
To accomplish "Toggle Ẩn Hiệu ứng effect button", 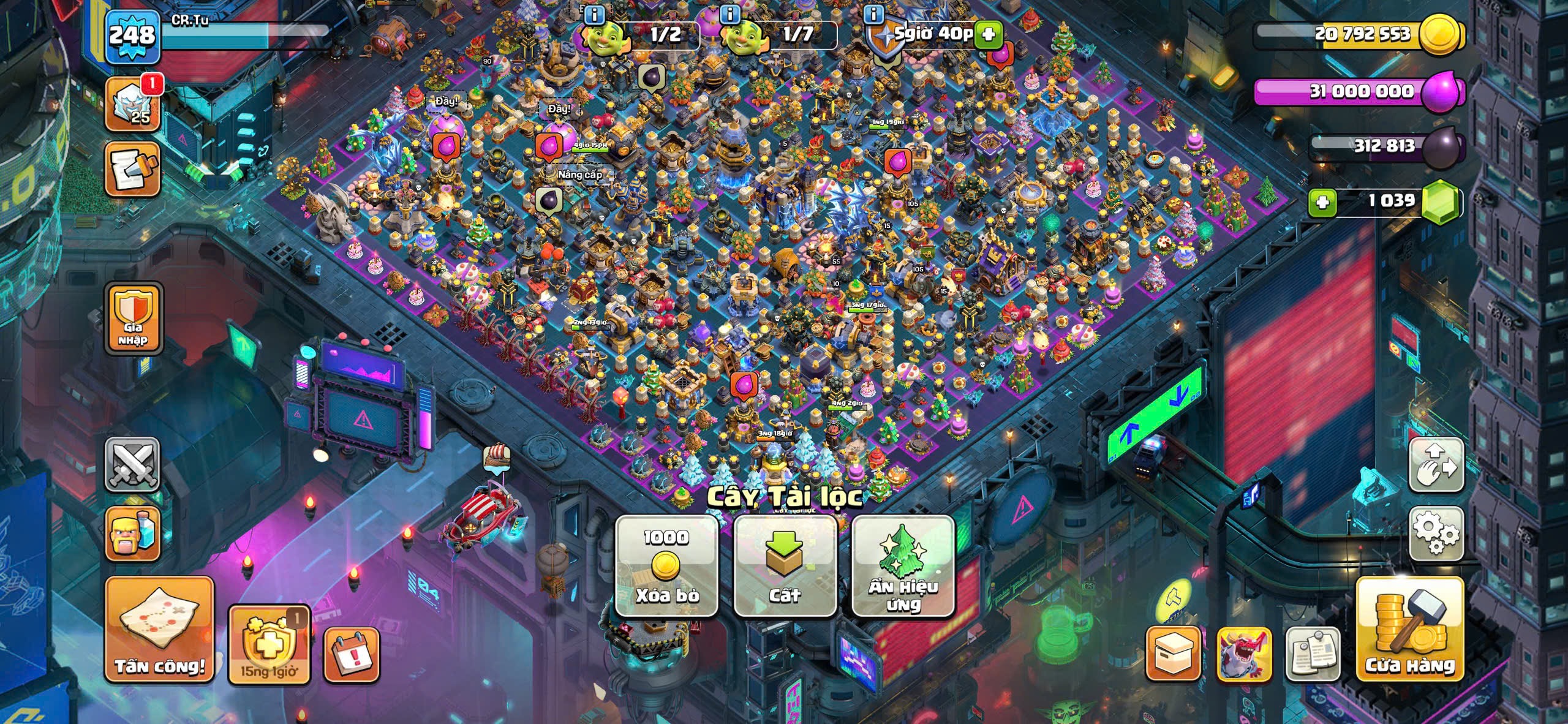I will (903, 565).
